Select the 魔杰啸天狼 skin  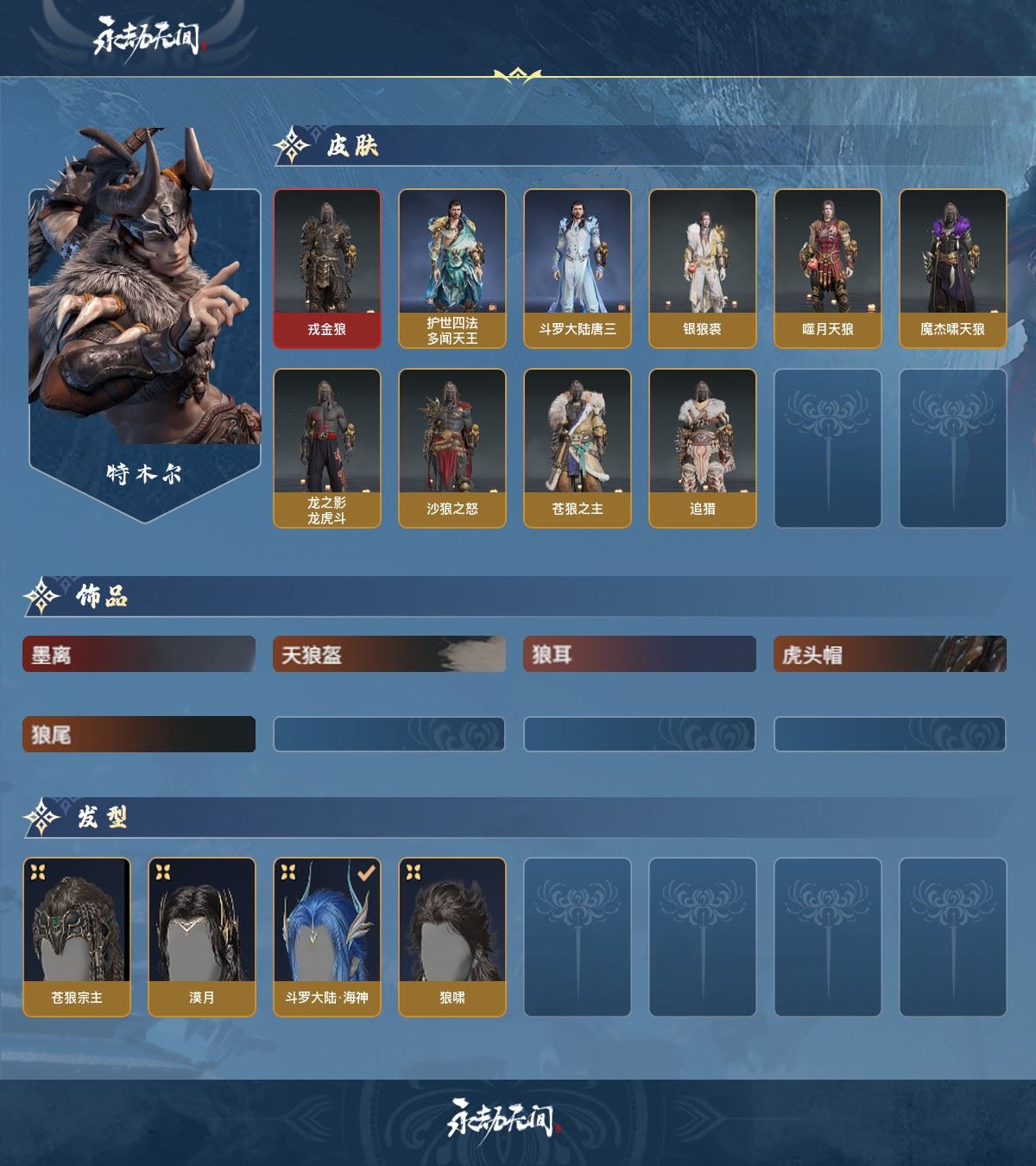(x=953, y=269)
